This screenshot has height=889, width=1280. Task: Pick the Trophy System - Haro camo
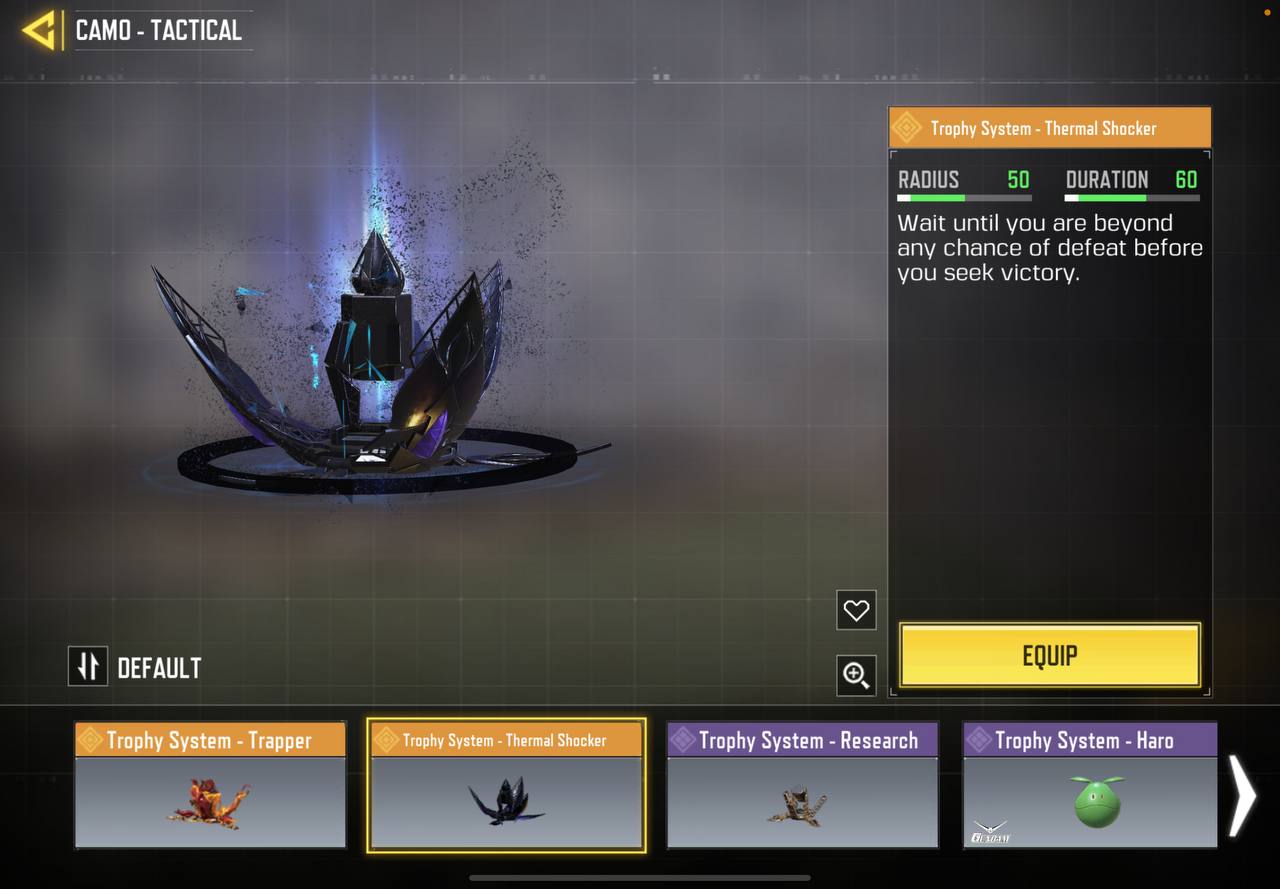pyautogui.click(x=1090, y=786)
